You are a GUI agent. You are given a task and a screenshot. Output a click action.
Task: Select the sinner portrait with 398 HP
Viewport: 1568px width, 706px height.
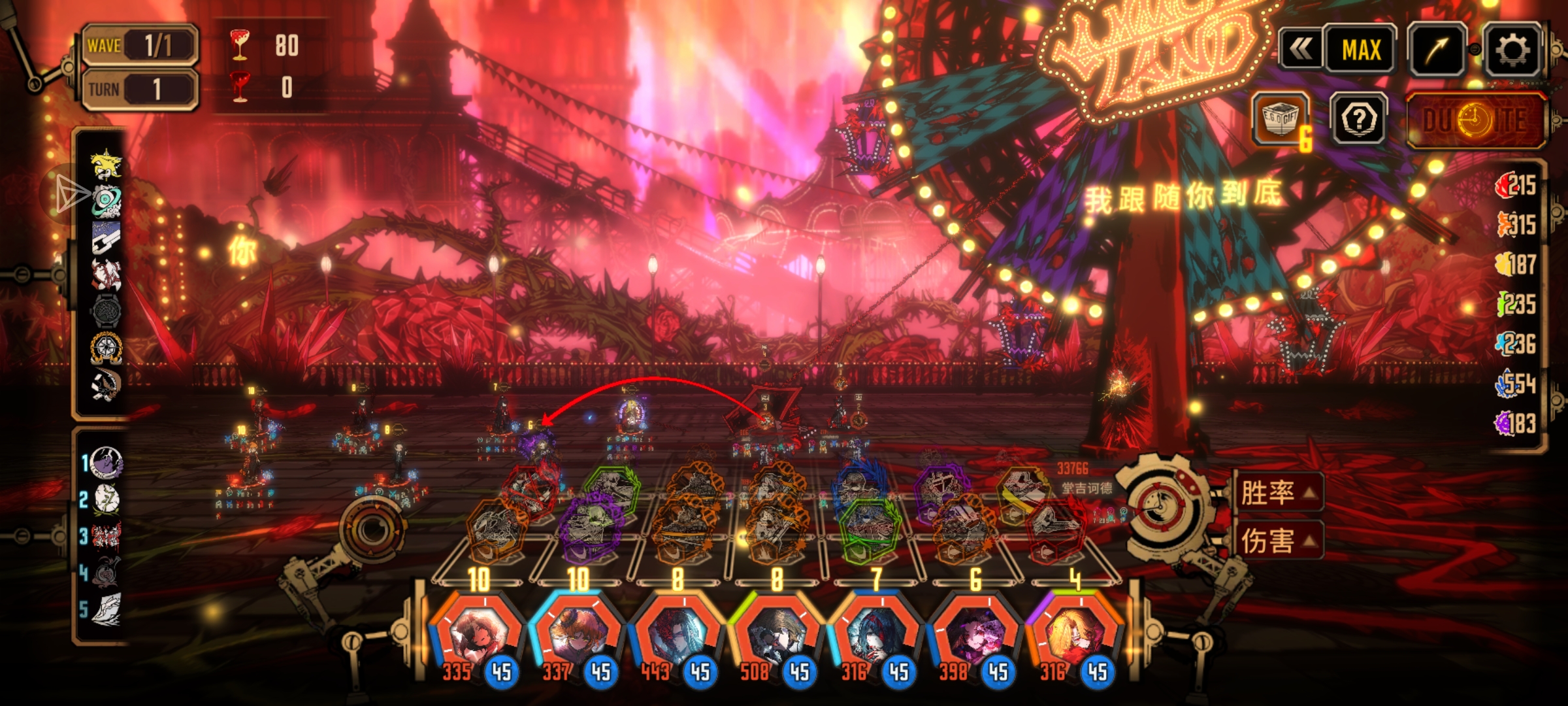click(975, 633)
